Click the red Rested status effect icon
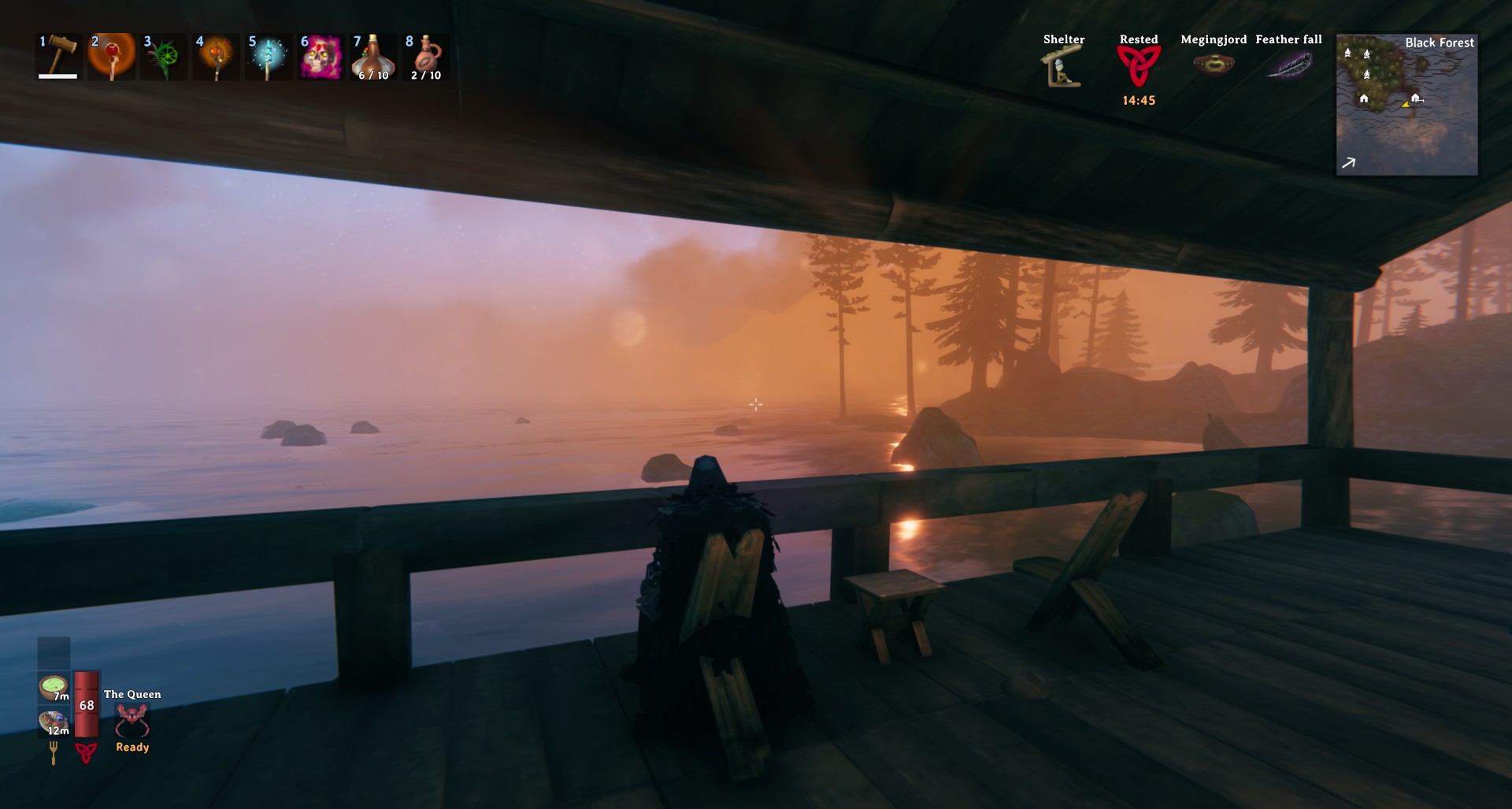This screenshot has width=1512, height=809. coord(1139,66)
